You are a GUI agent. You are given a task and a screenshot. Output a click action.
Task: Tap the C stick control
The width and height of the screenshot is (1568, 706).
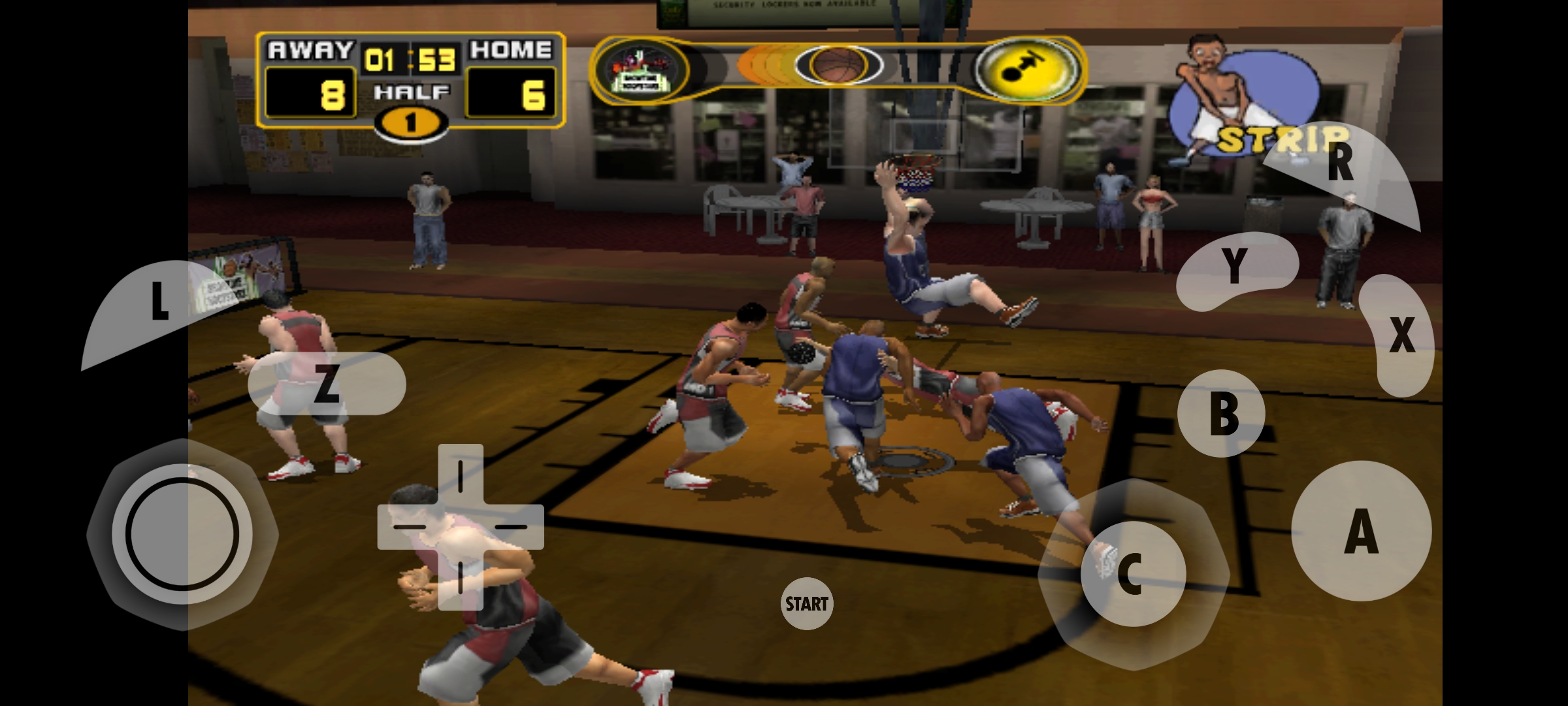(x=1132, y=573)
